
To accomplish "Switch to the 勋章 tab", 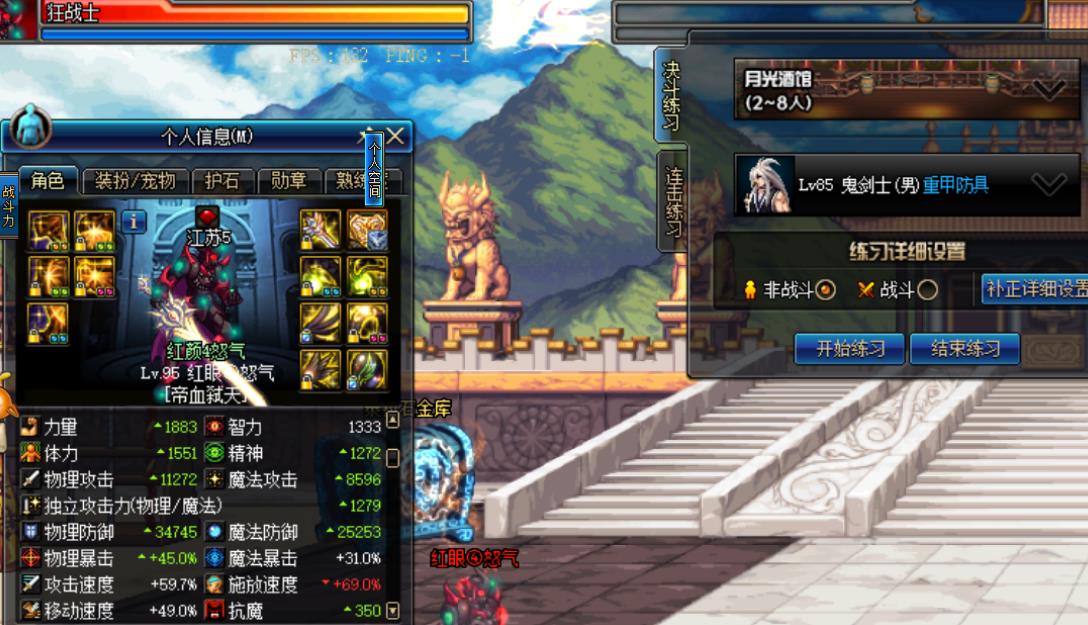I will (289, 181).
